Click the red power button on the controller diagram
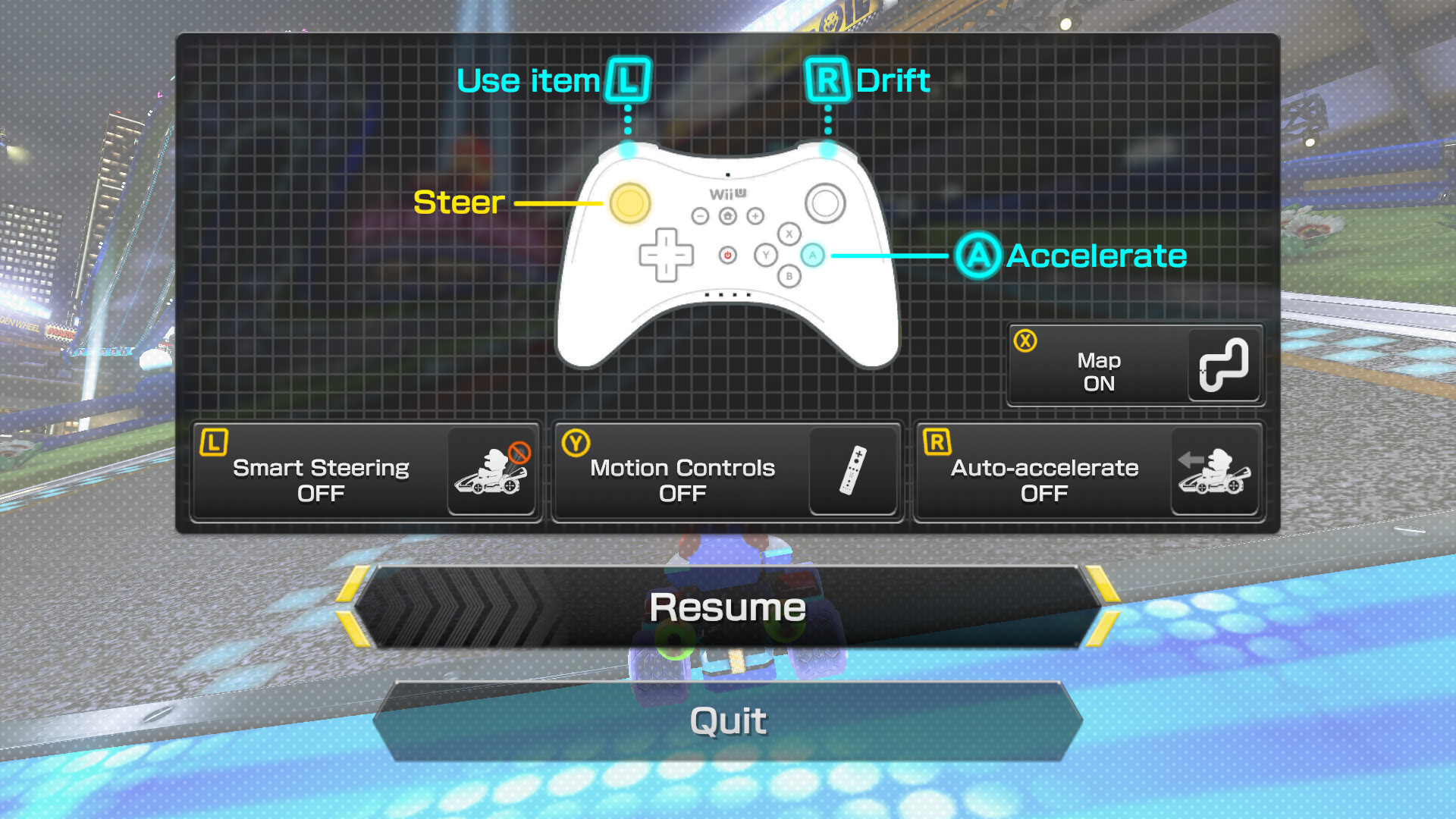The width and height of the screenshot is (1456, 819). pyautogui.click(x=729, y=256)
